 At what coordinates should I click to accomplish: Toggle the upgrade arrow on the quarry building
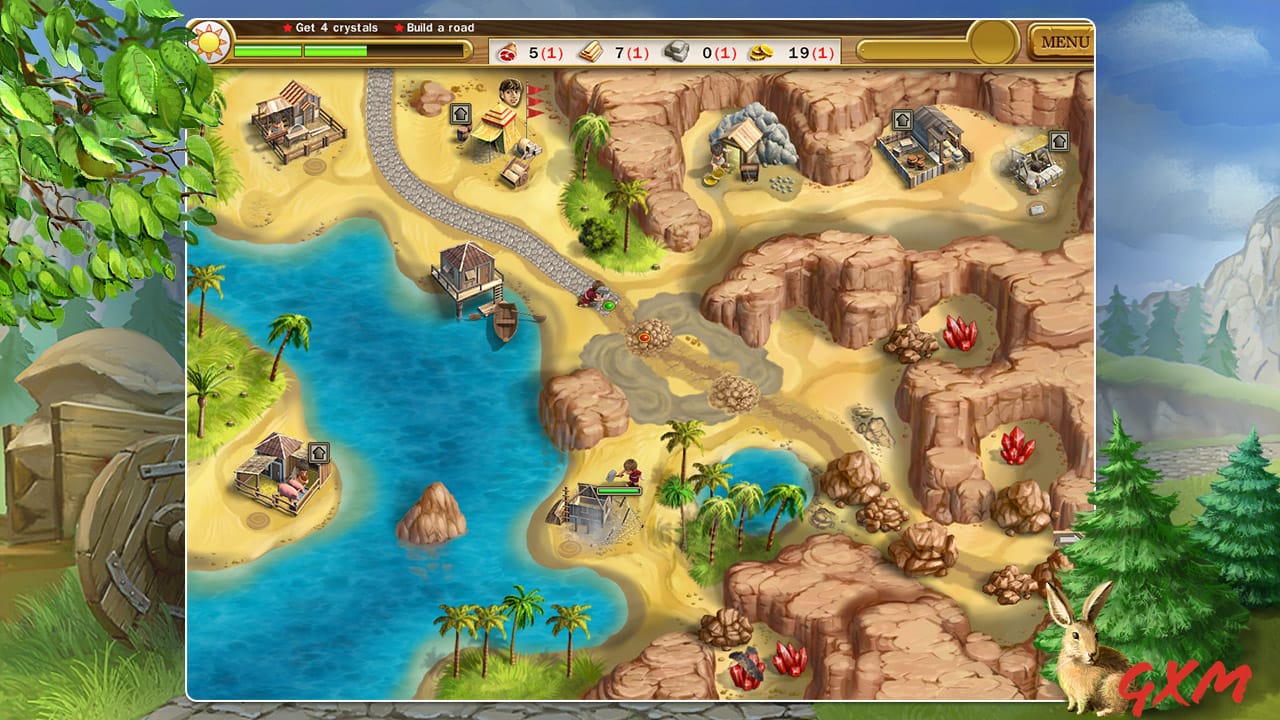click(903, 120)
